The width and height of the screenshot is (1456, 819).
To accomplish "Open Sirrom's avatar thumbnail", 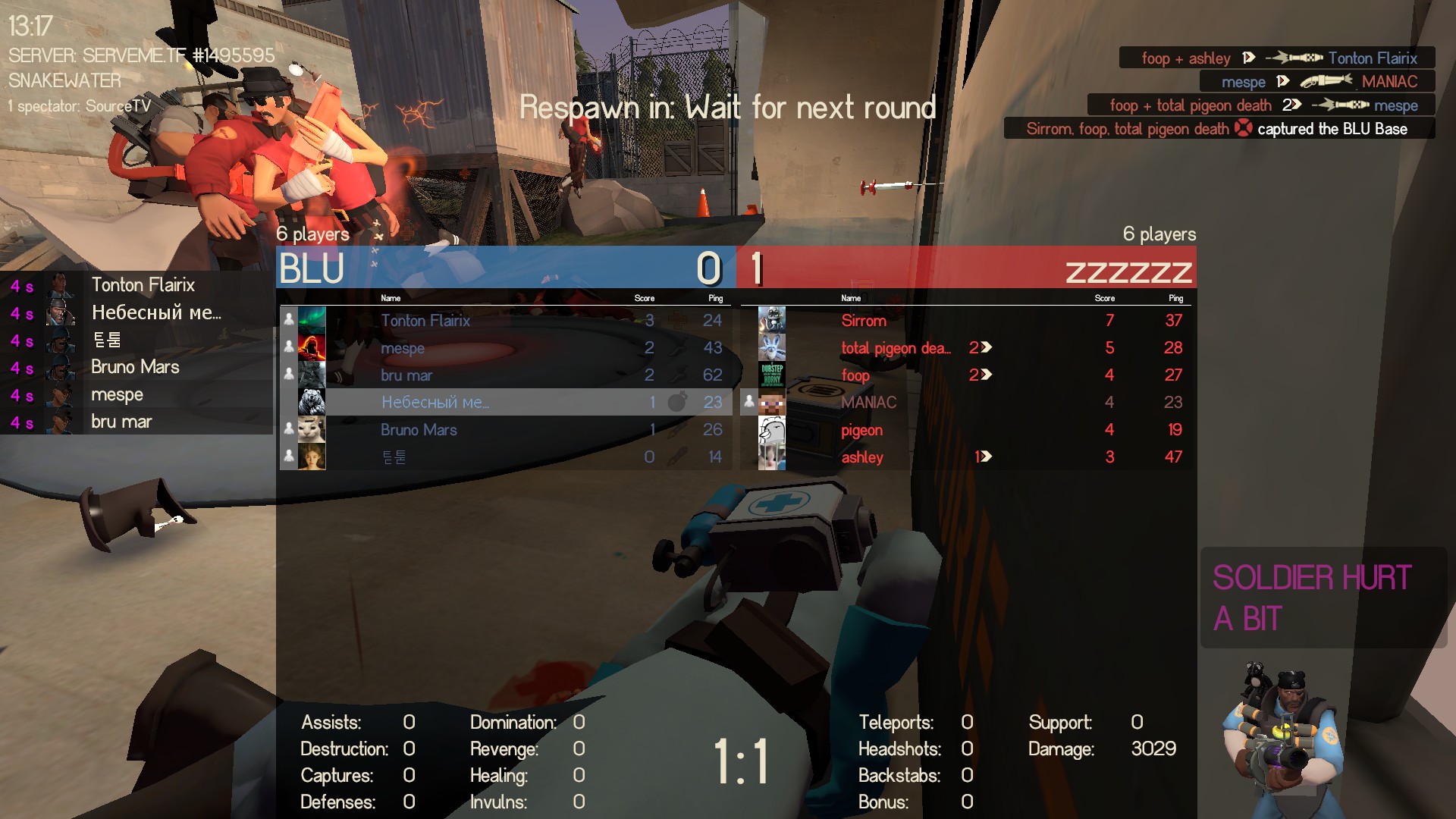I will click(771, 320).
